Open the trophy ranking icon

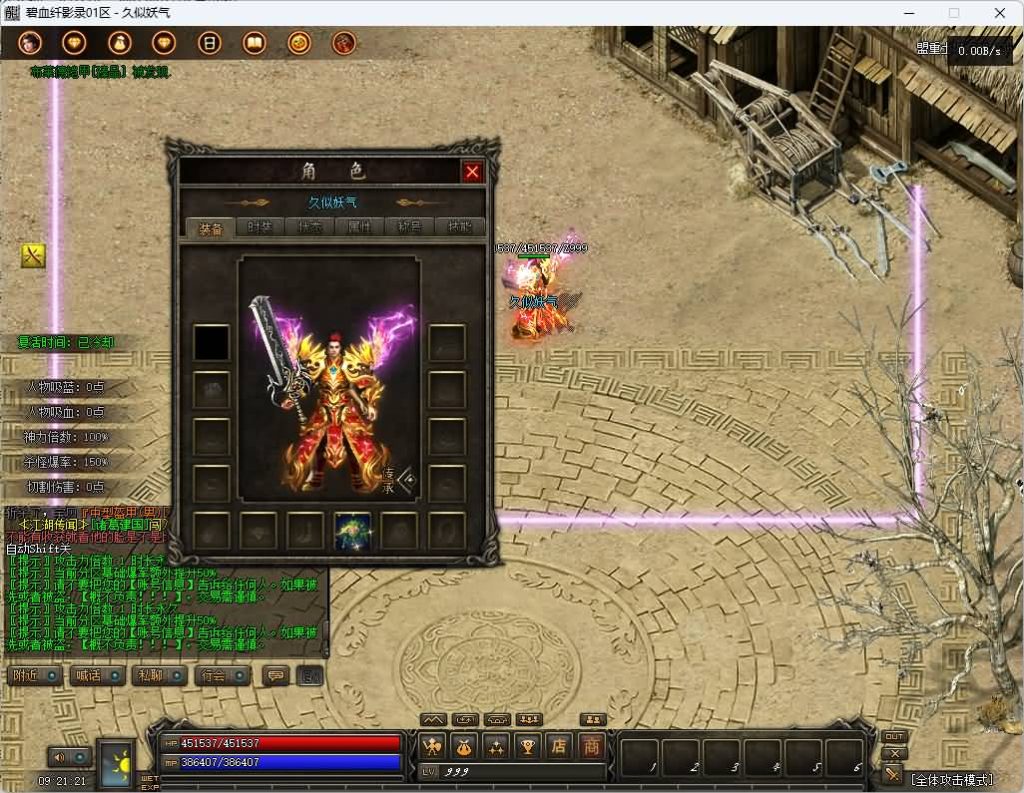point(528,745)
